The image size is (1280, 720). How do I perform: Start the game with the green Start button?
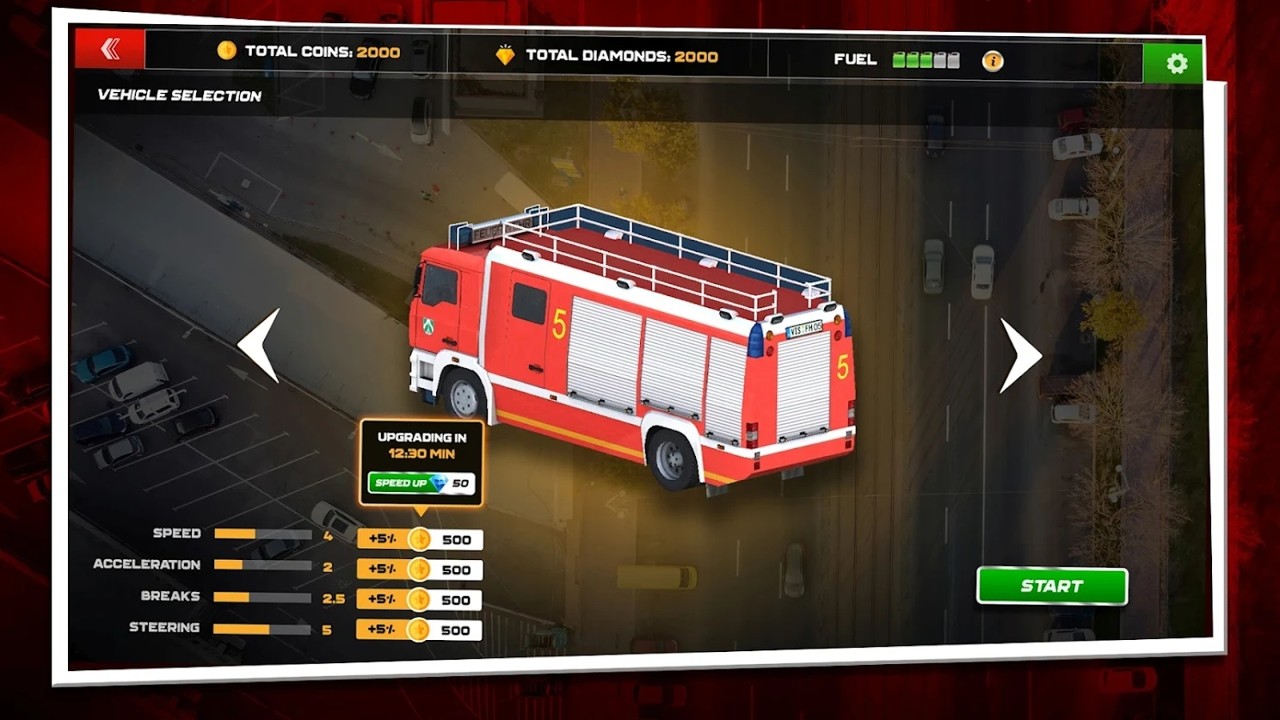click(1051, 586)
